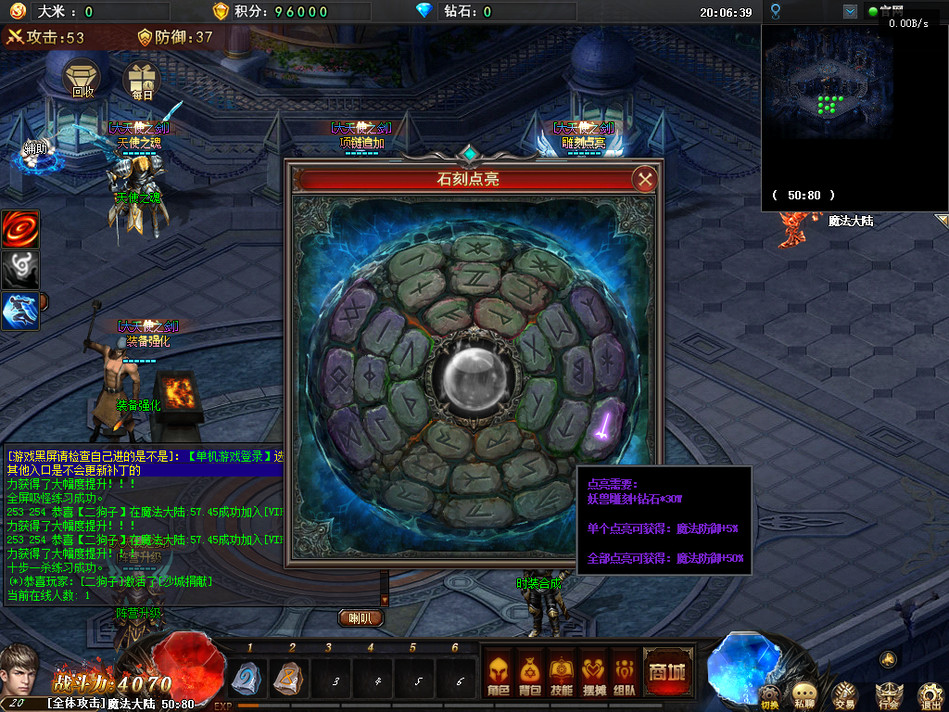The height and width of the screenshot is (712, 949).
Task: Show the 技能 skills window
Action: point(562,673)
